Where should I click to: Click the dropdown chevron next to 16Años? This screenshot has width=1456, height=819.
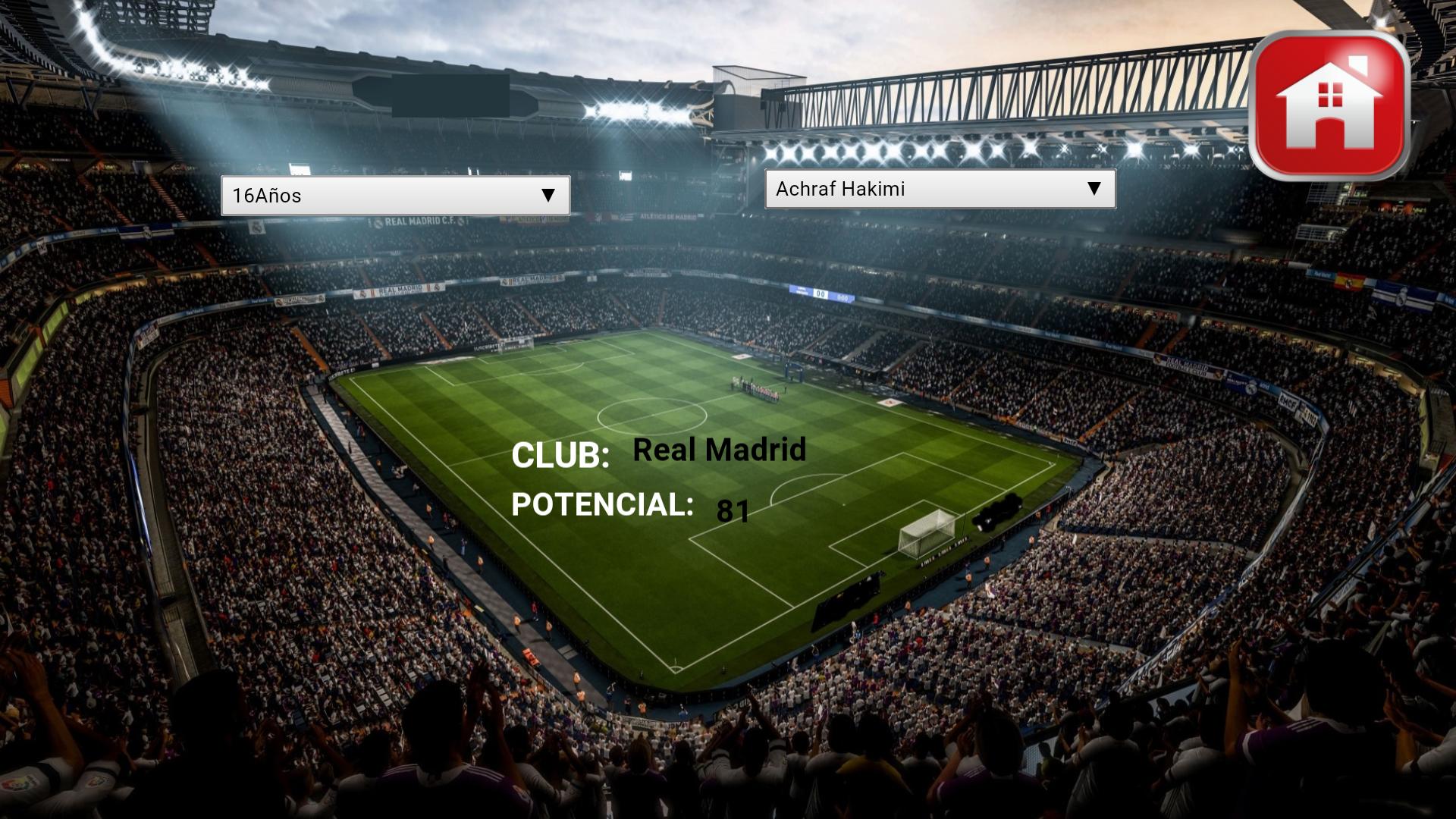(x=548, y=196)
